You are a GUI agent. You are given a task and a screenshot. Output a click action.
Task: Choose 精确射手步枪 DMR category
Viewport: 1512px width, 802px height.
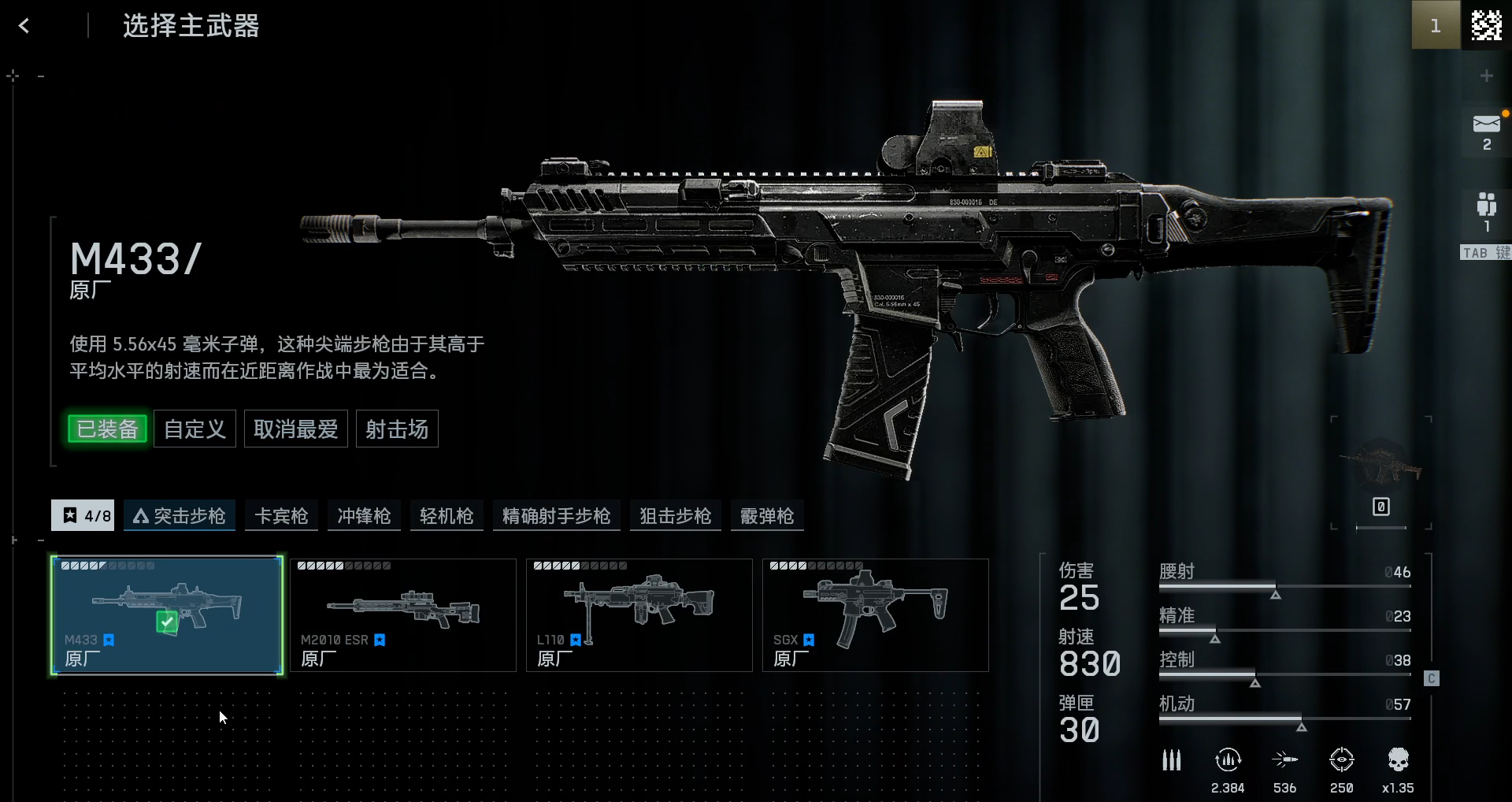pyautogui.click(x=556, y=516)
